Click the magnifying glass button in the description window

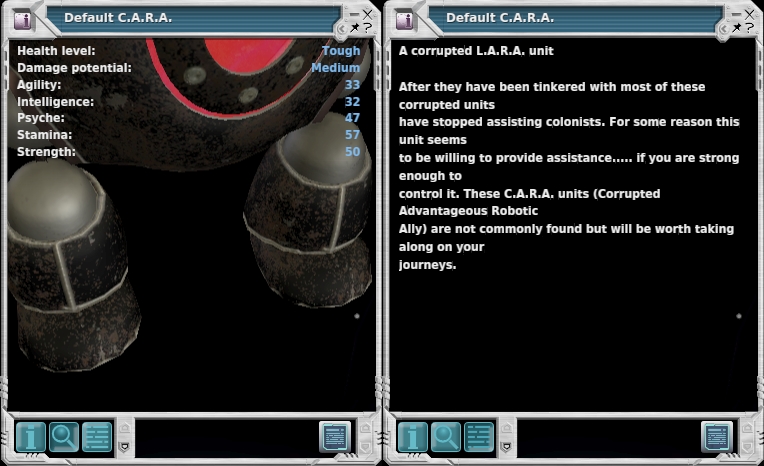[x=446, y=437]
